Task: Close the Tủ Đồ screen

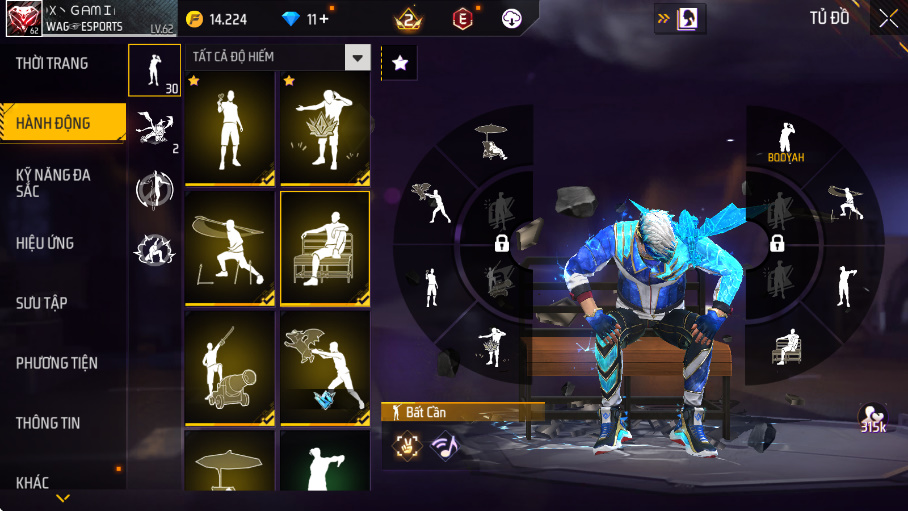Action: tap(888, 18)
